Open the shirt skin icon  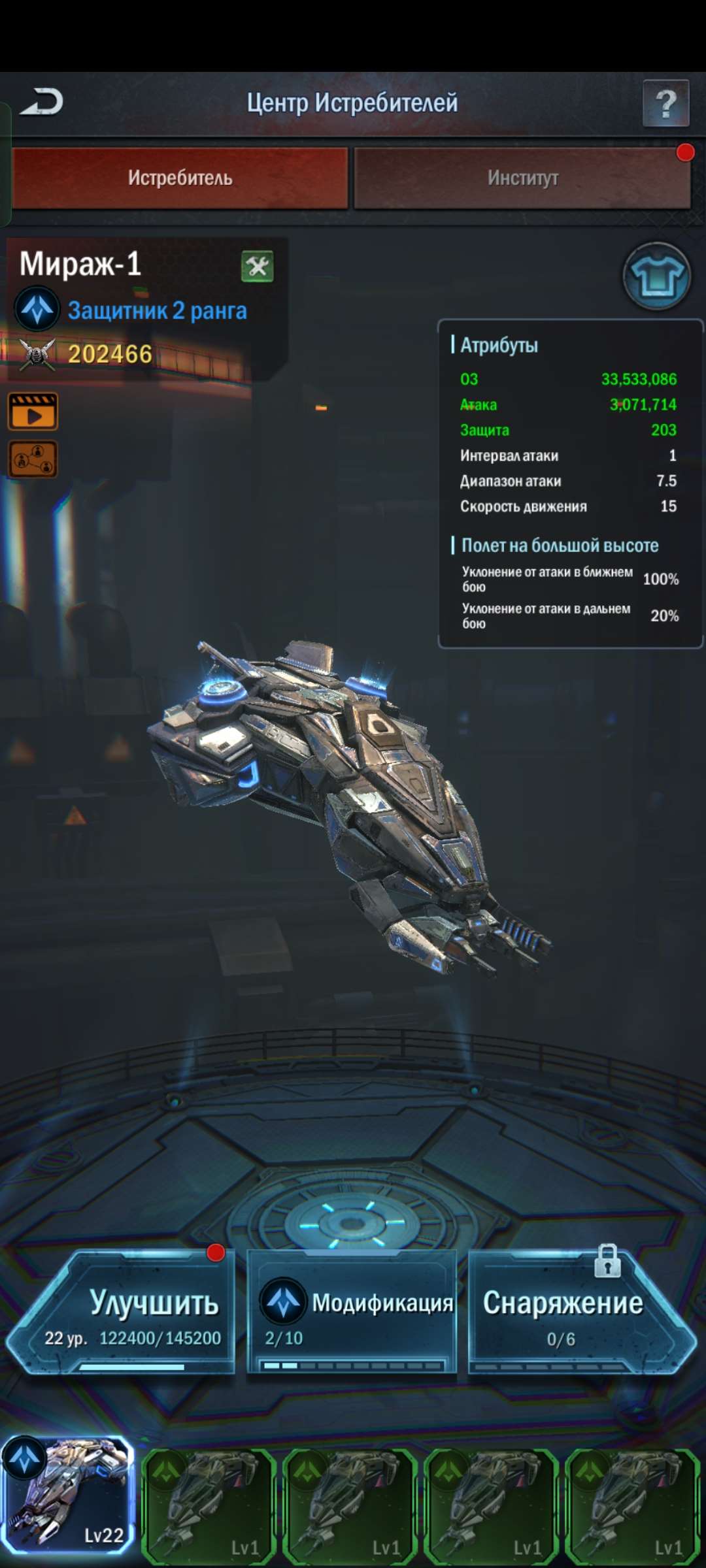[x=656, y=277]
